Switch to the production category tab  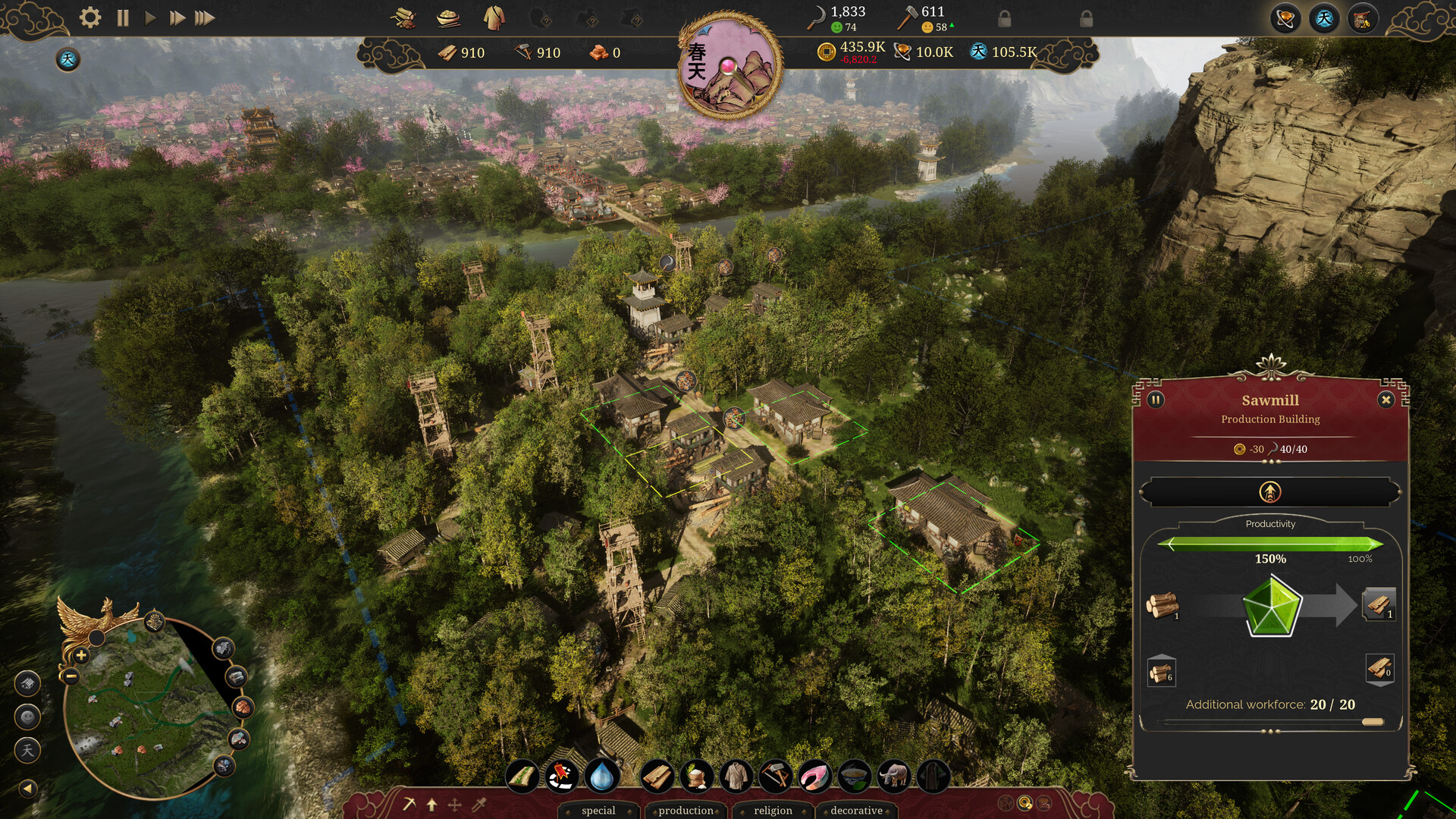coord(685,810)
